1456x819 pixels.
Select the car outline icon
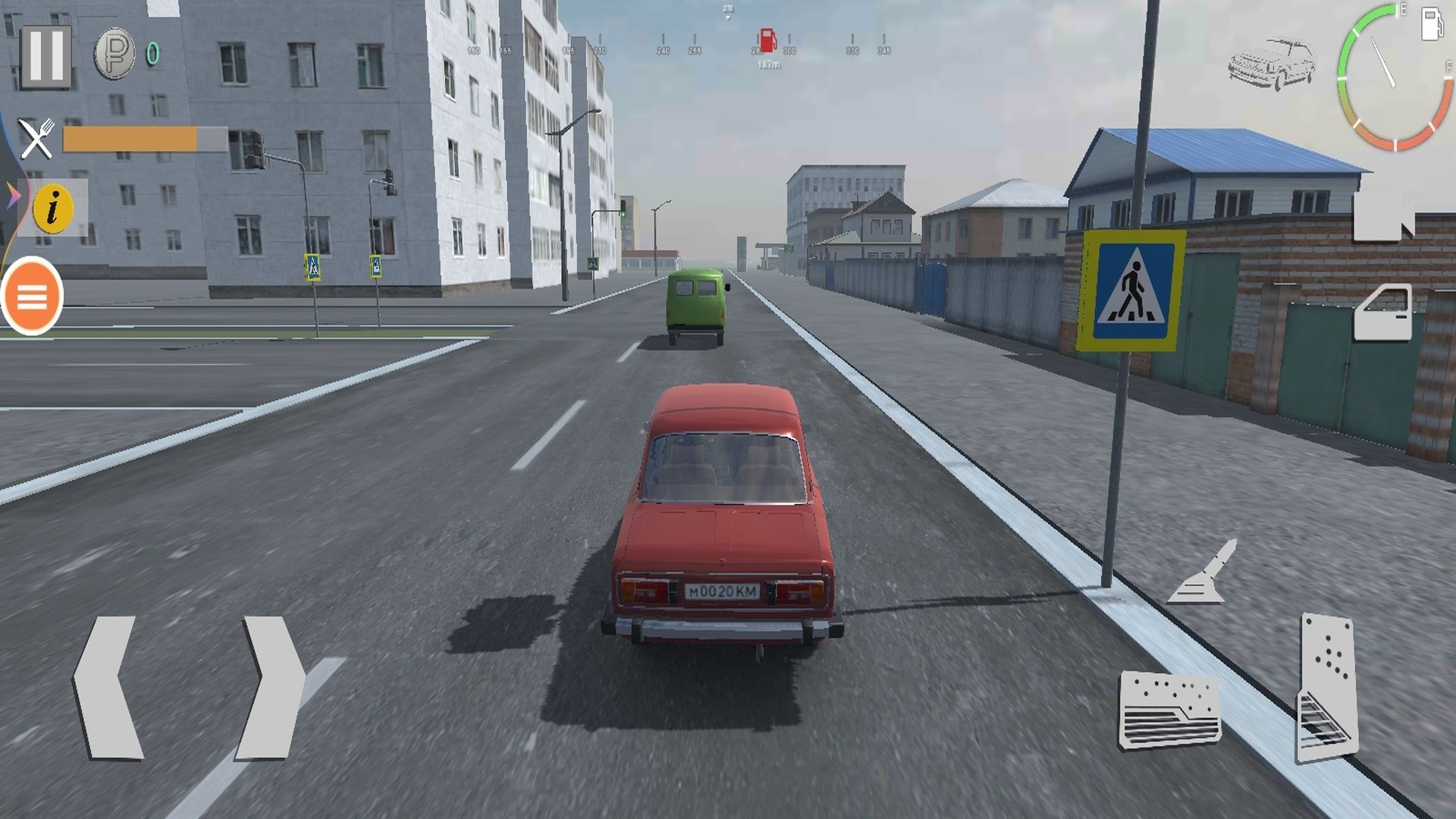pos(1272,64)
